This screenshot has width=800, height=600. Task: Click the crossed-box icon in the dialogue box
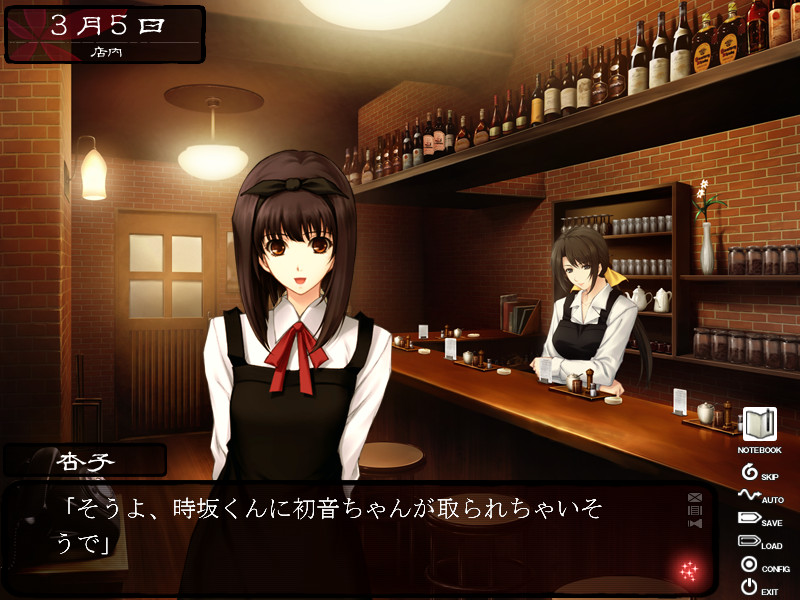695,497
